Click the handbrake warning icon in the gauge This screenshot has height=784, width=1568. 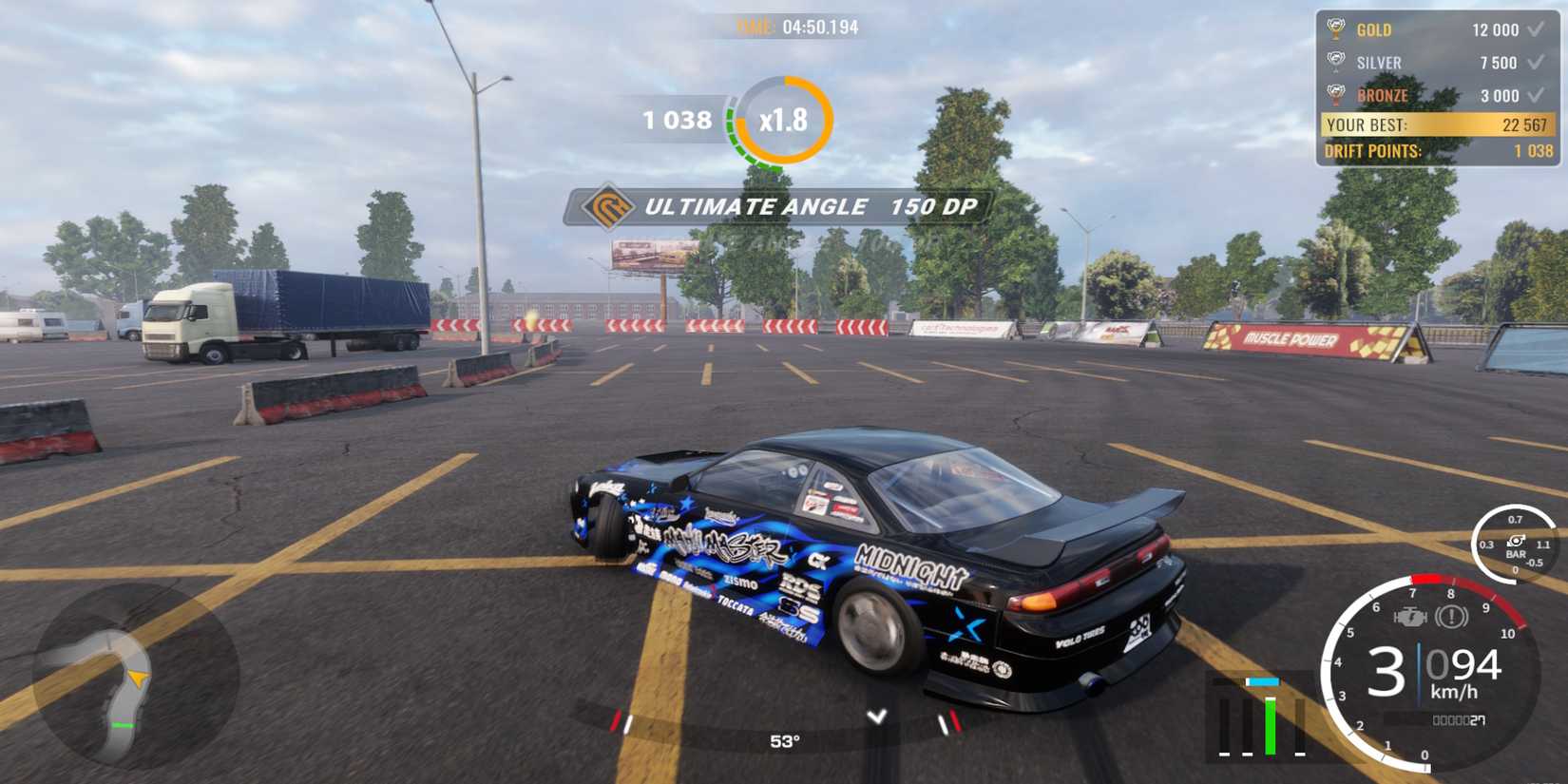[1452, 618]
